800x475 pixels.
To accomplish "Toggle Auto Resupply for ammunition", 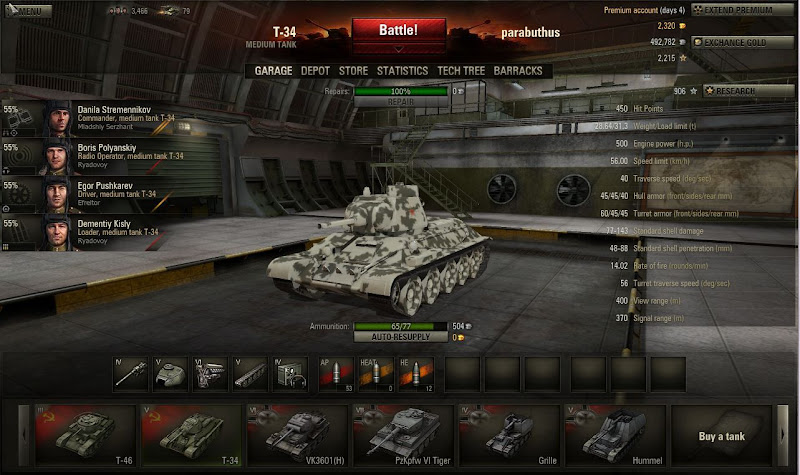I will [x=400, y=337].
